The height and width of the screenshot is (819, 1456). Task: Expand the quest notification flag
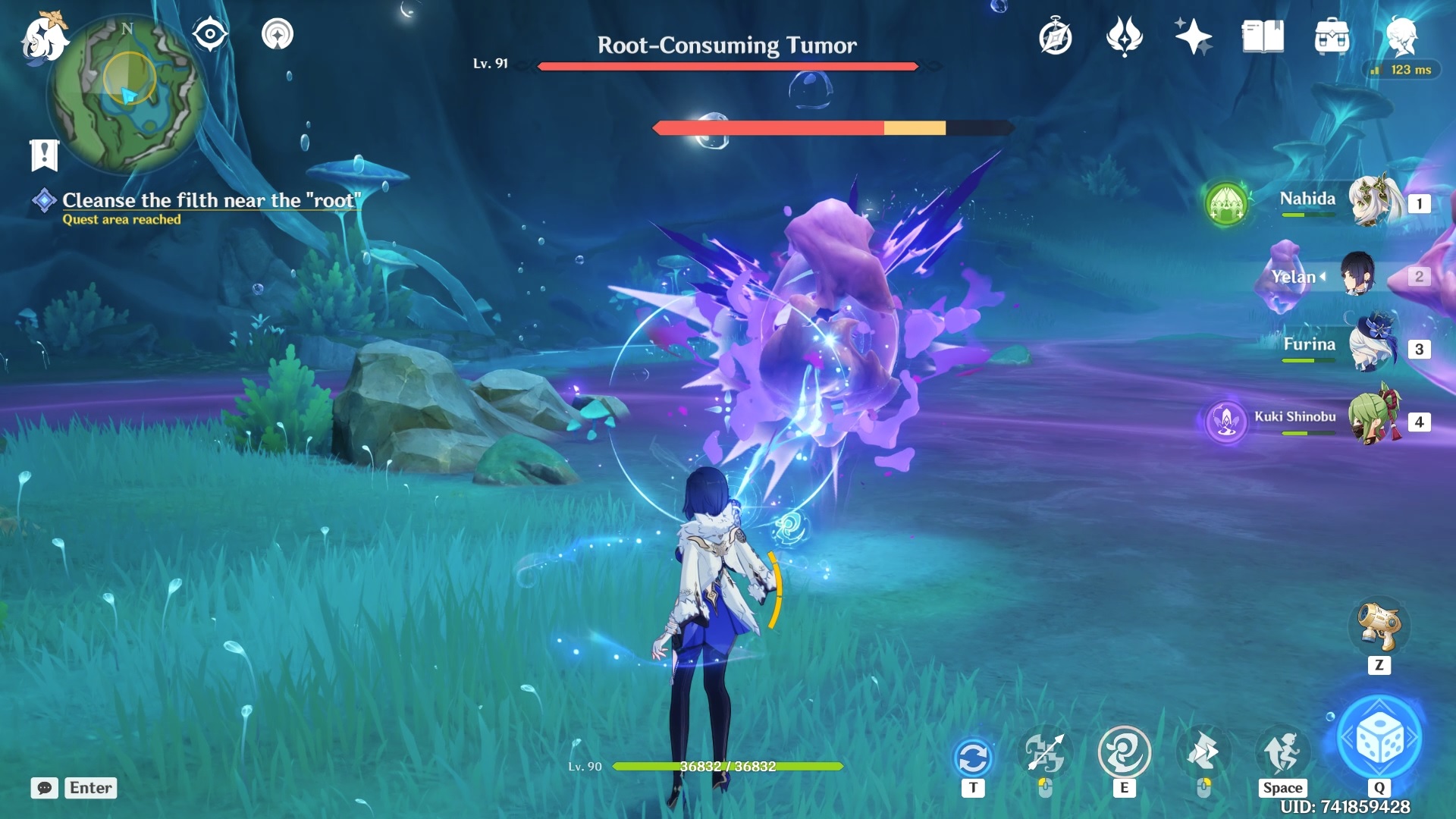click(x=45, y=152)
